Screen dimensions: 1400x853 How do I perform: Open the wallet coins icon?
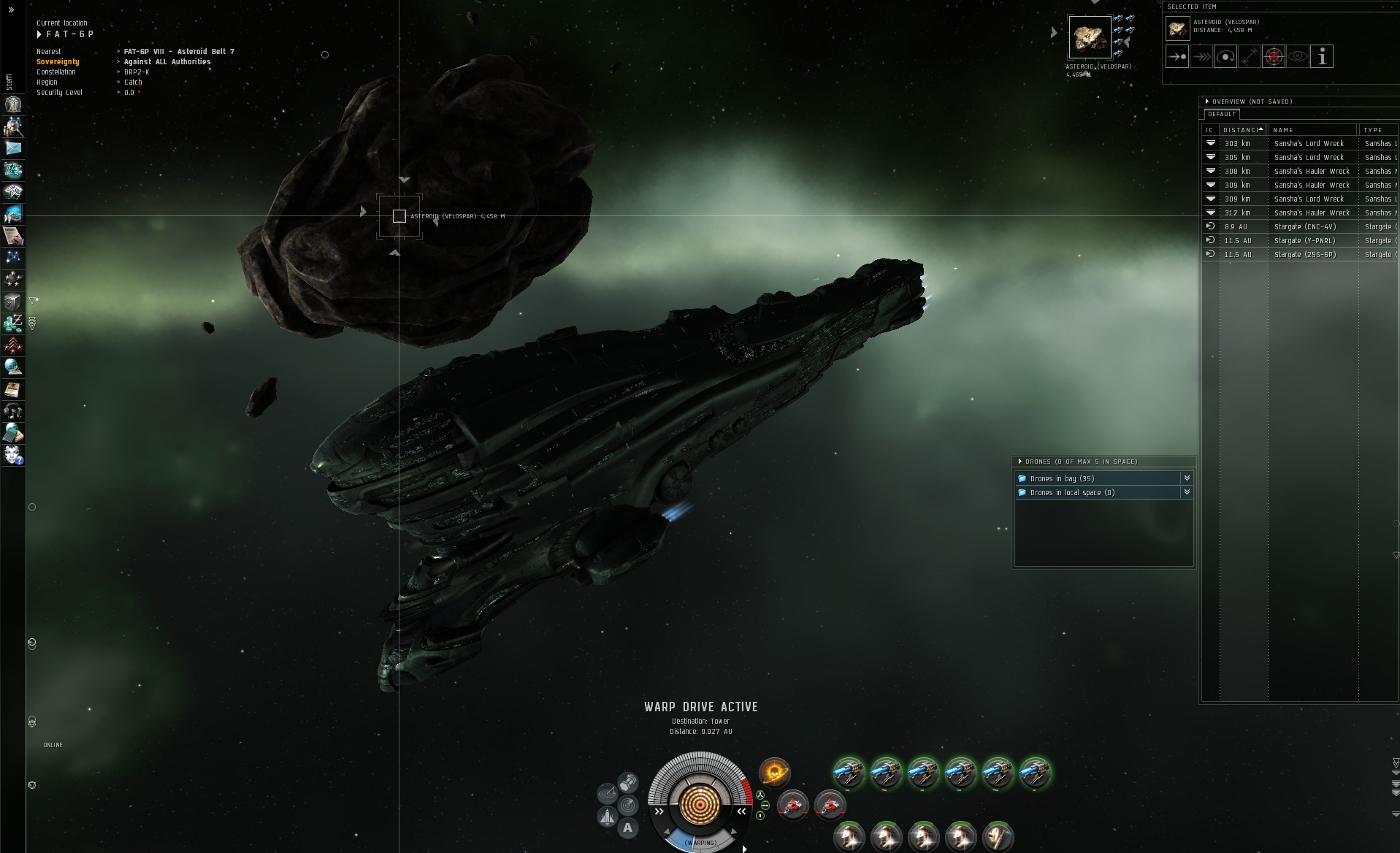point(13,323)
